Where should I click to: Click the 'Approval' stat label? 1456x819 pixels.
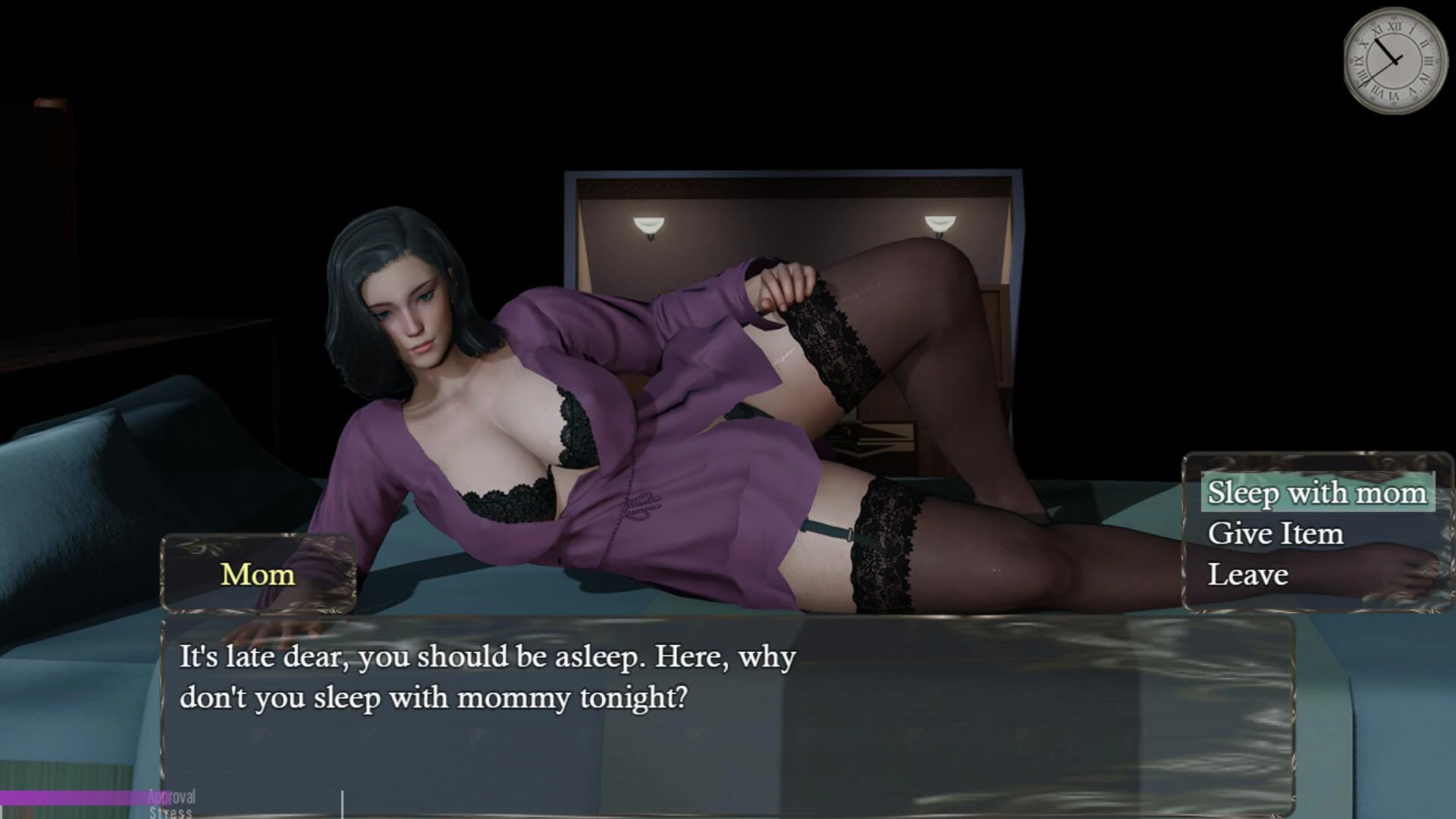pos(171,797)
